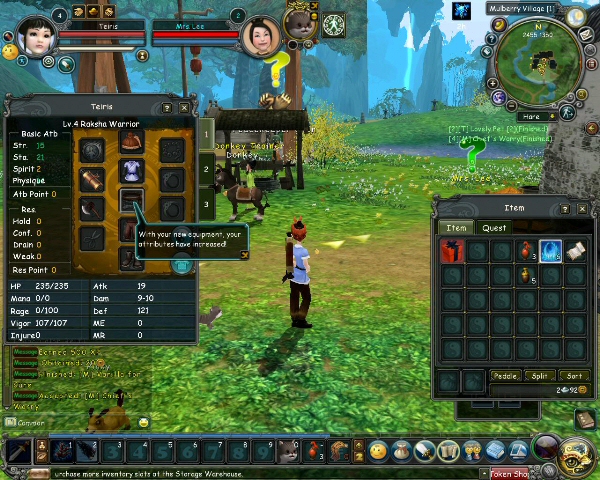This screenshot has width=600, height=480.
Task: Split an item stack with Split button
Action: pos(540,376)
